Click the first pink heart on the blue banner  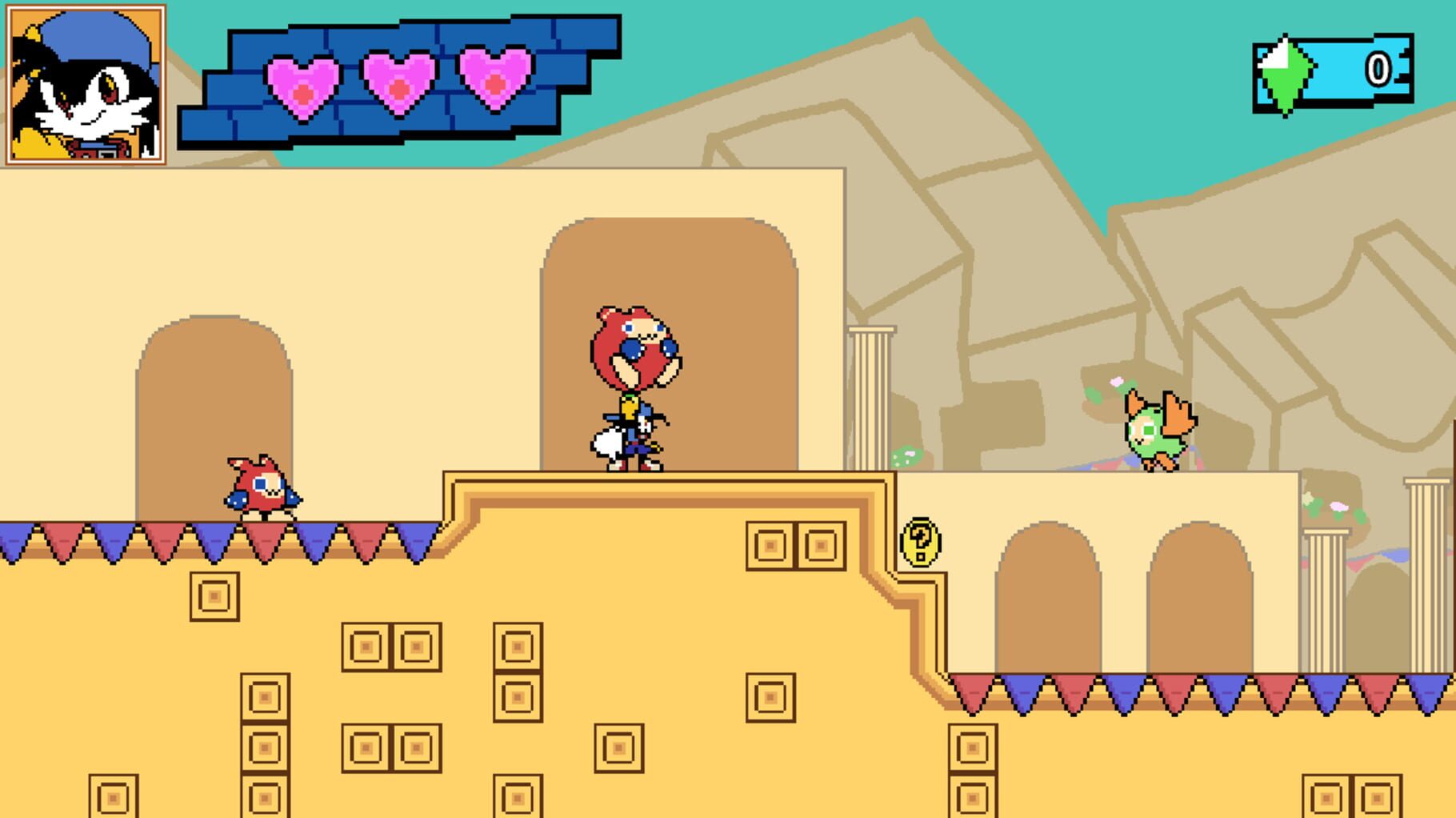point(302,84)
